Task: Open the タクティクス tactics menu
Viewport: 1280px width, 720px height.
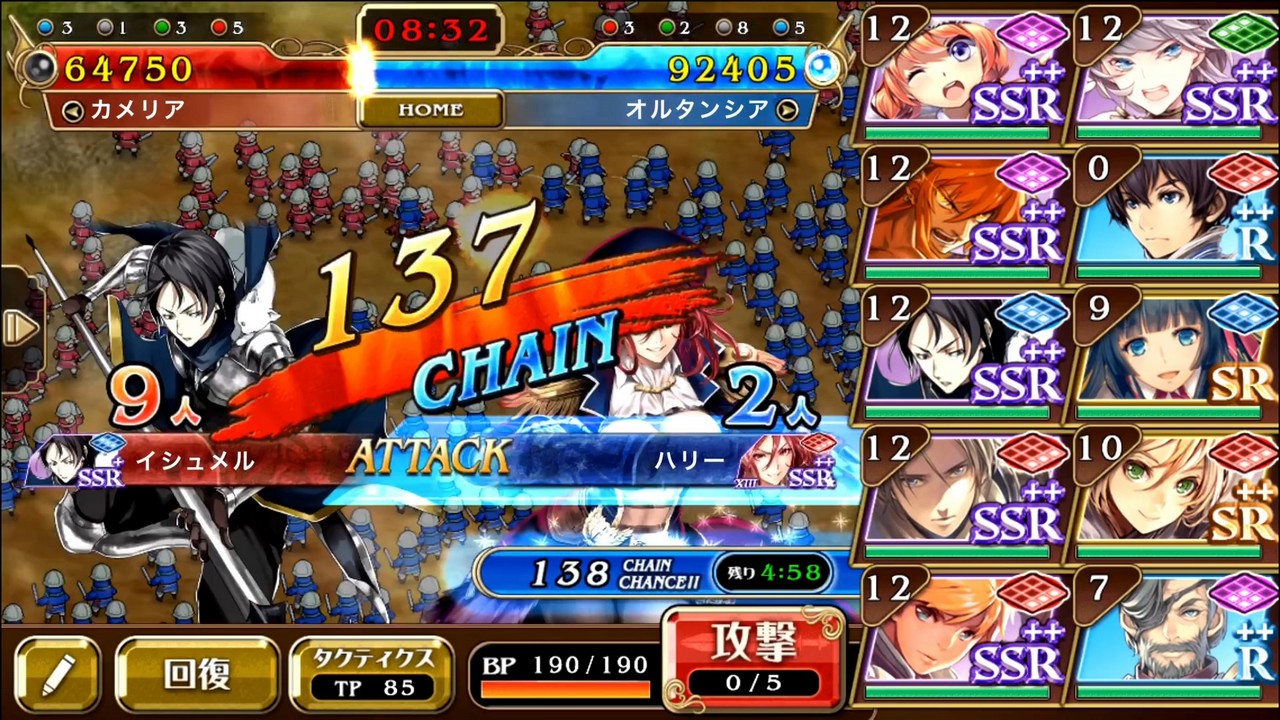Action: pos(375,672)
